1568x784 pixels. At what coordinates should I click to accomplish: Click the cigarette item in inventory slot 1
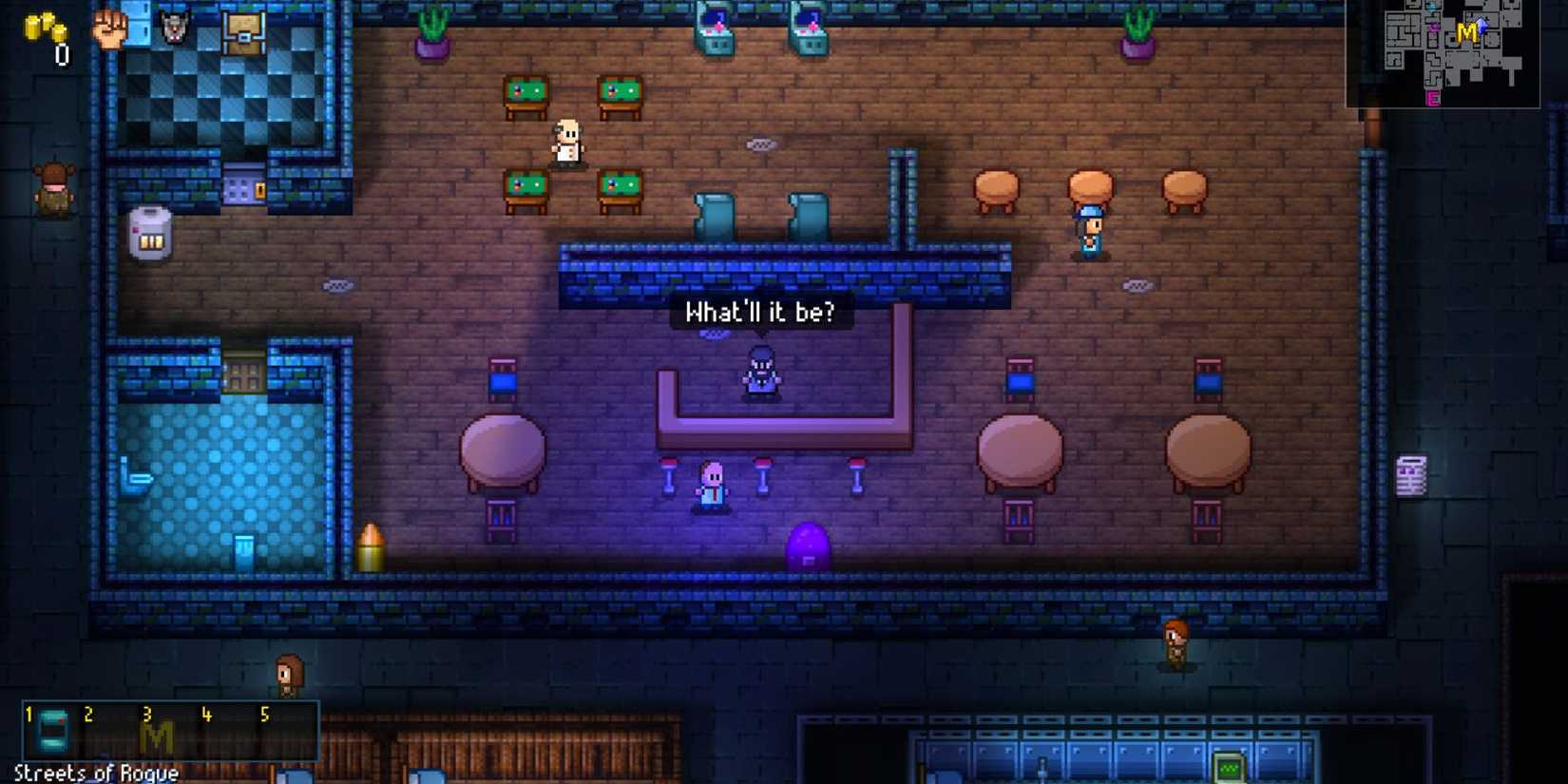(x=55, y=732)
